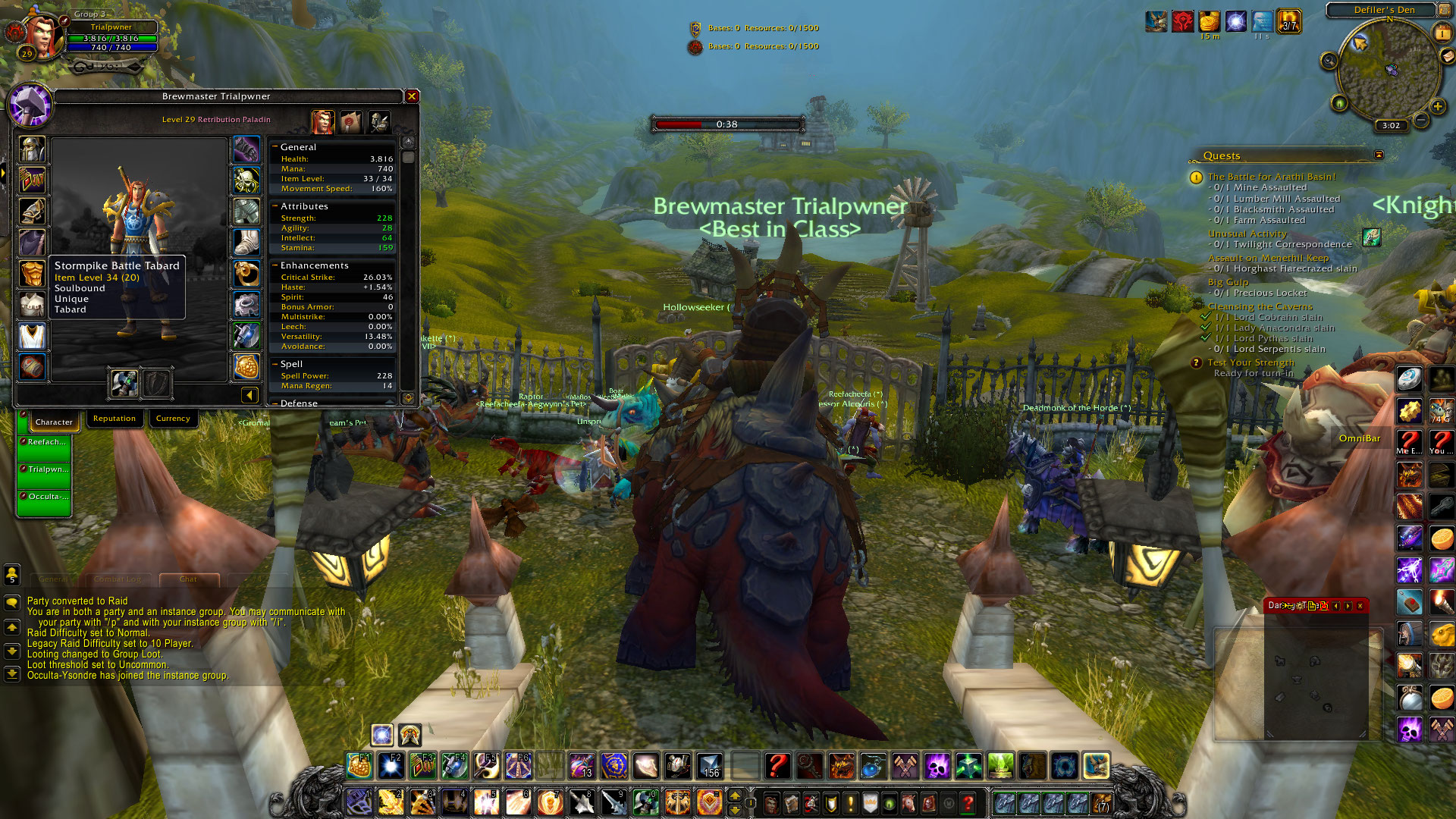Click the red question mark action button
Image resolution: width=1456 pixels, height=819 pixels.
(777, 766)
